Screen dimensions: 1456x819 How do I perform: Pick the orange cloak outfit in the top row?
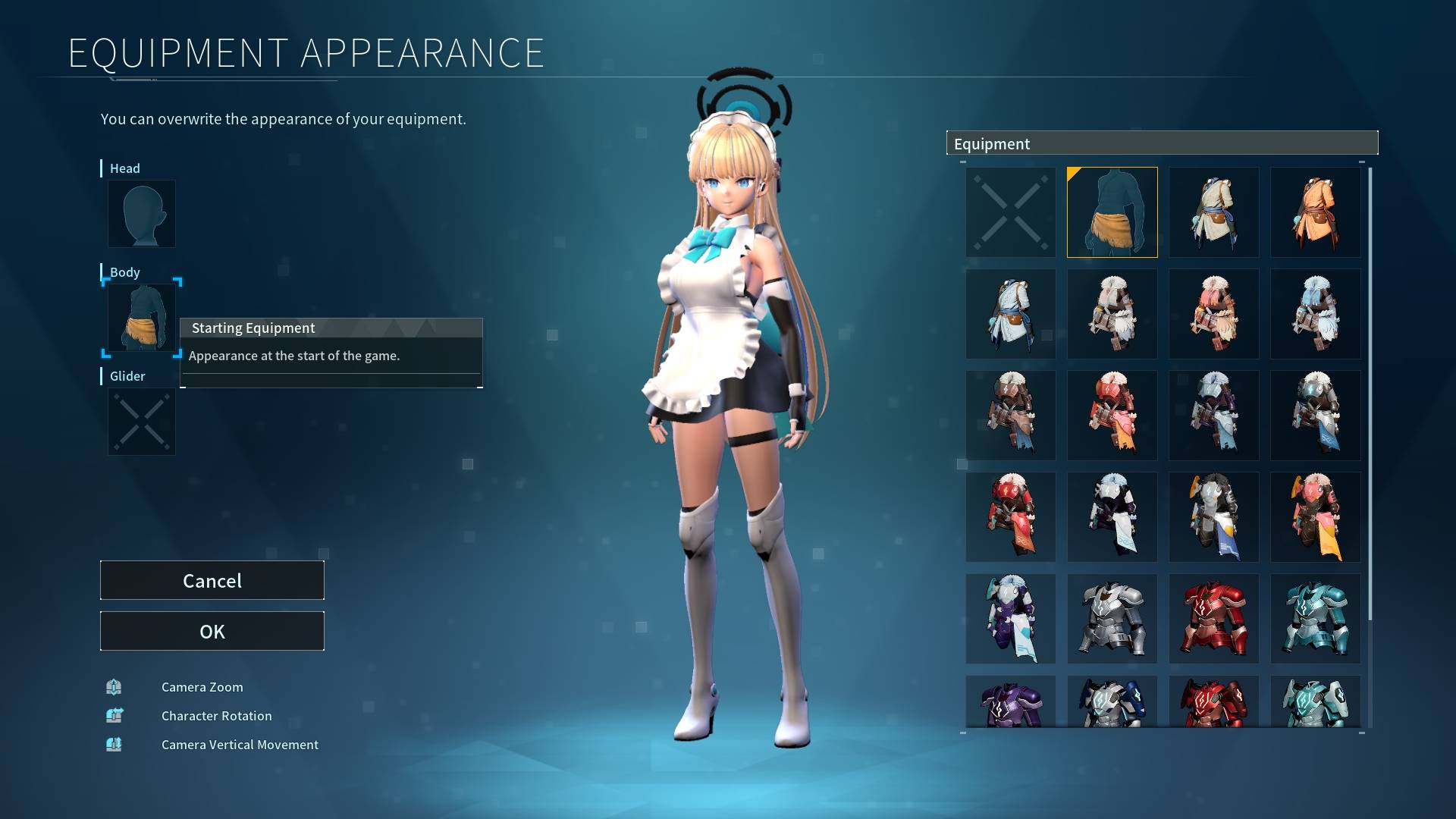[x=1316, y=212]
